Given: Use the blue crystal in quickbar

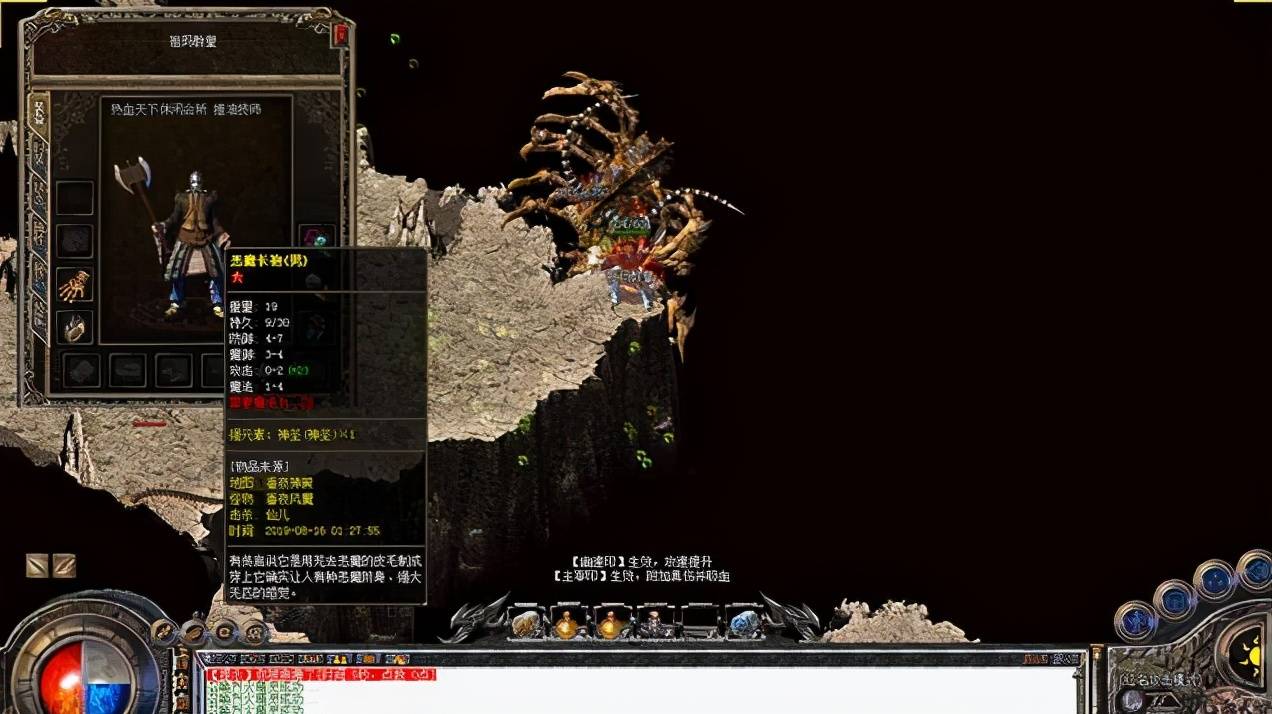Looking at the screenshot, I should tap(743, 624).
